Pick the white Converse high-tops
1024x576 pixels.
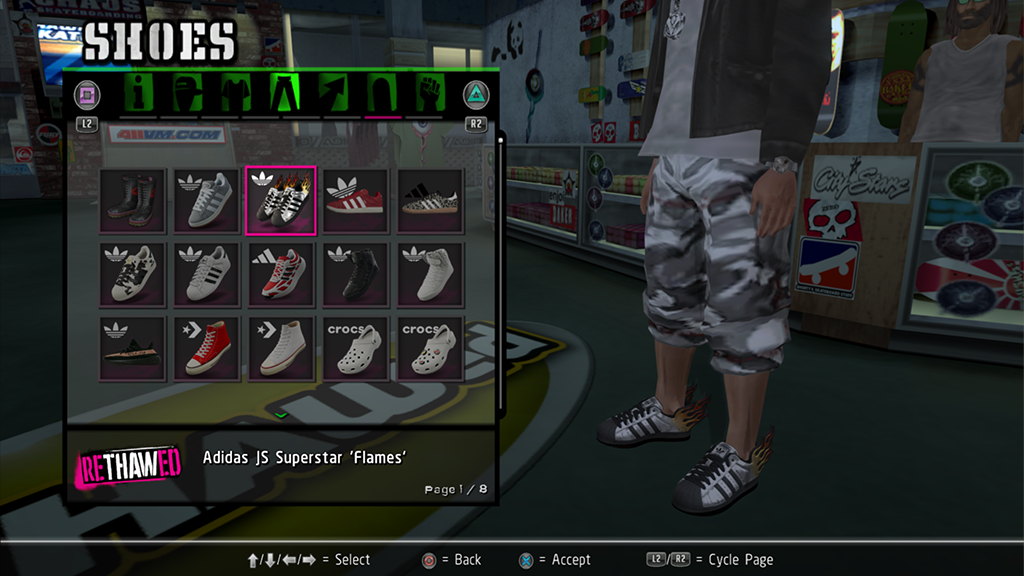(x=281, y=348)
